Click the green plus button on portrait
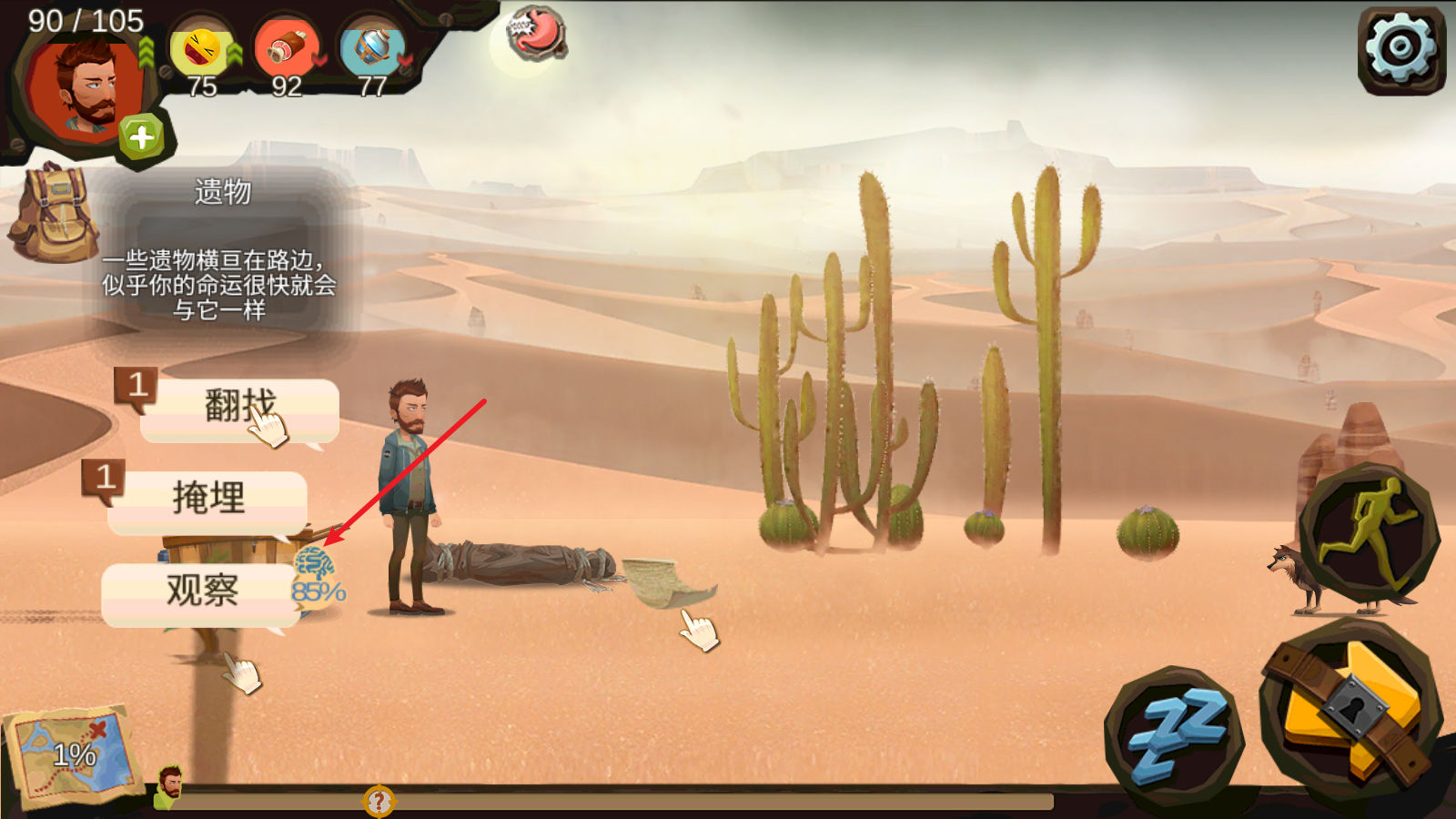Image resolution: width=1456 pixels, height=819 pixels. [142, 138]
